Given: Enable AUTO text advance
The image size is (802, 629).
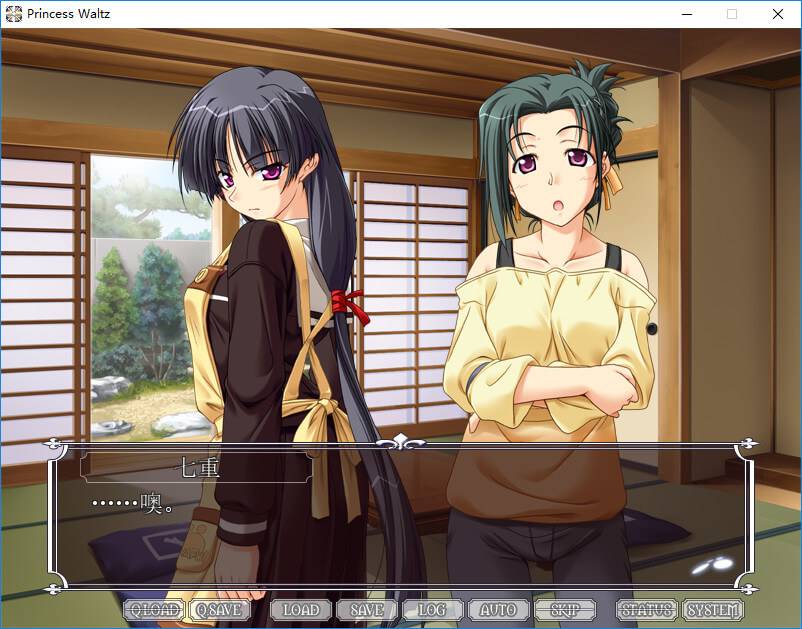Looking at the screenshot, I should [x=498, y=609].
